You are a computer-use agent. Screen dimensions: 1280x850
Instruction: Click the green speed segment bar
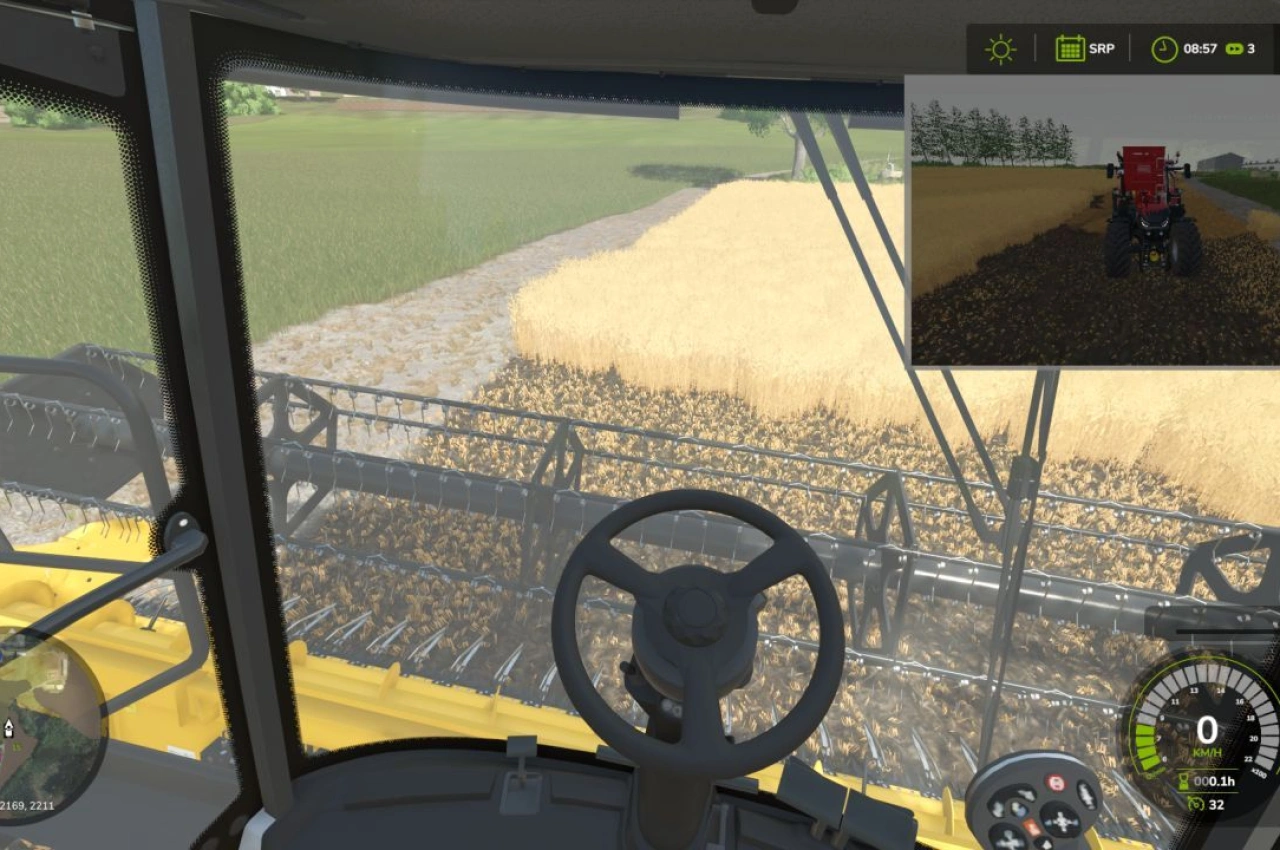[x=1147, y=745]
